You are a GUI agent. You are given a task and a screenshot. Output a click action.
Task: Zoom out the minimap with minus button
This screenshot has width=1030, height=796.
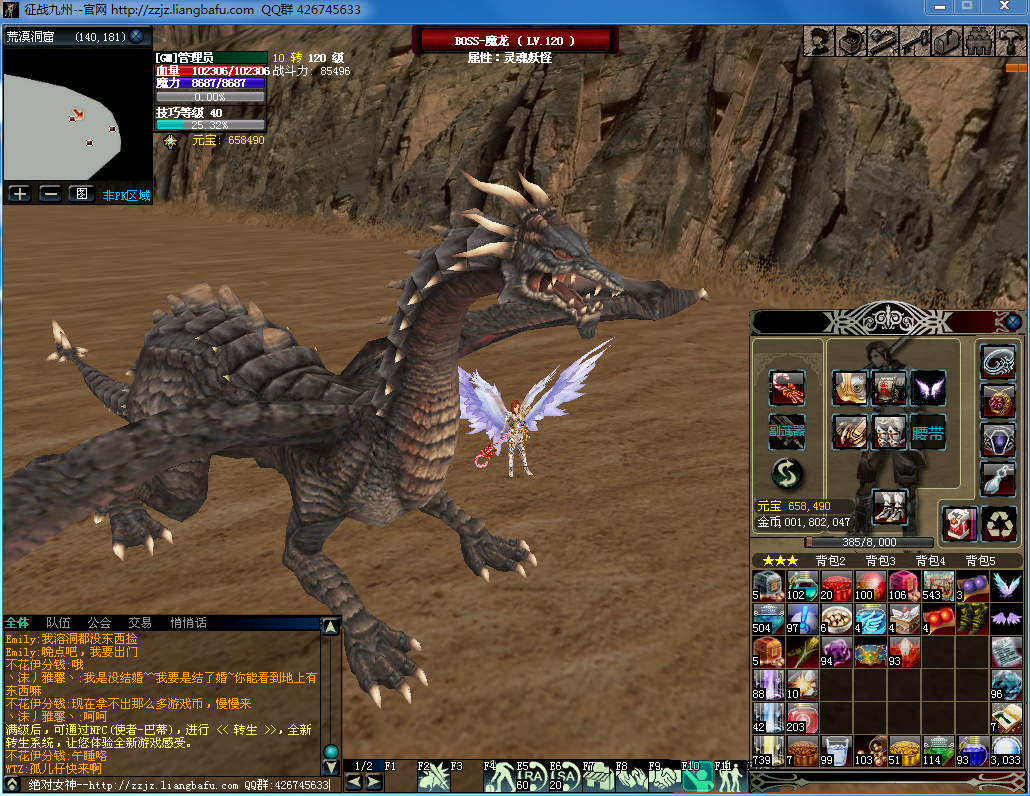50,194
